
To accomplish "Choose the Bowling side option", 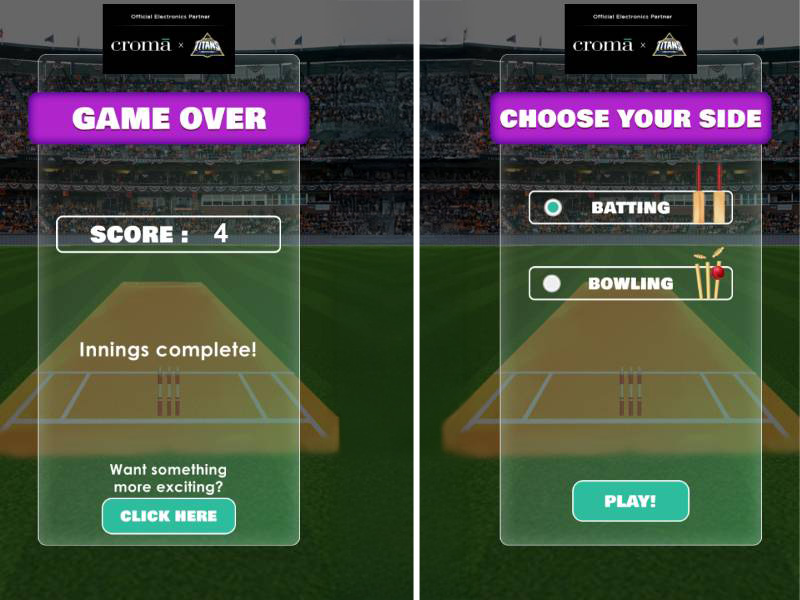I will pyautogui.click(x=552, y=284).
